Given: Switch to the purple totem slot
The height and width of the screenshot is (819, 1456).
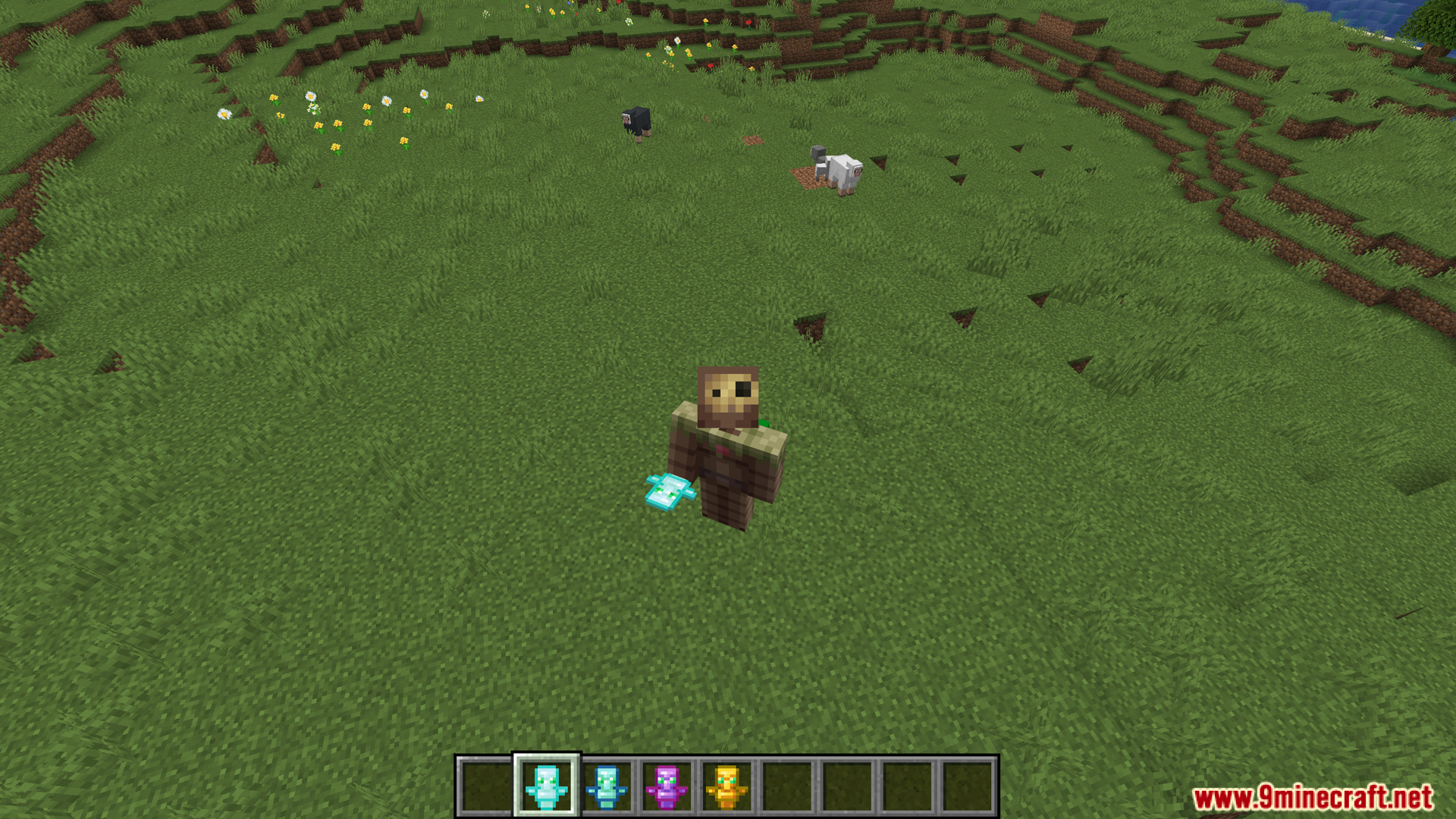Looking at the screenshot, I should pos(667,786).
